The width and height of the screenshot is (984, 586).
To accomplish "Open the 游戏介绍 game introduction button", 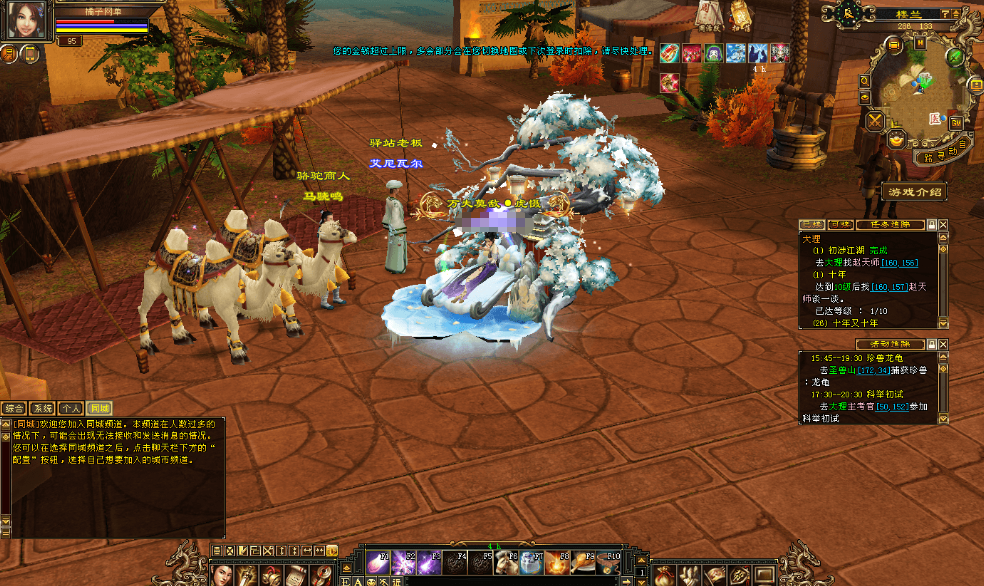I will (x=913, y=191).
